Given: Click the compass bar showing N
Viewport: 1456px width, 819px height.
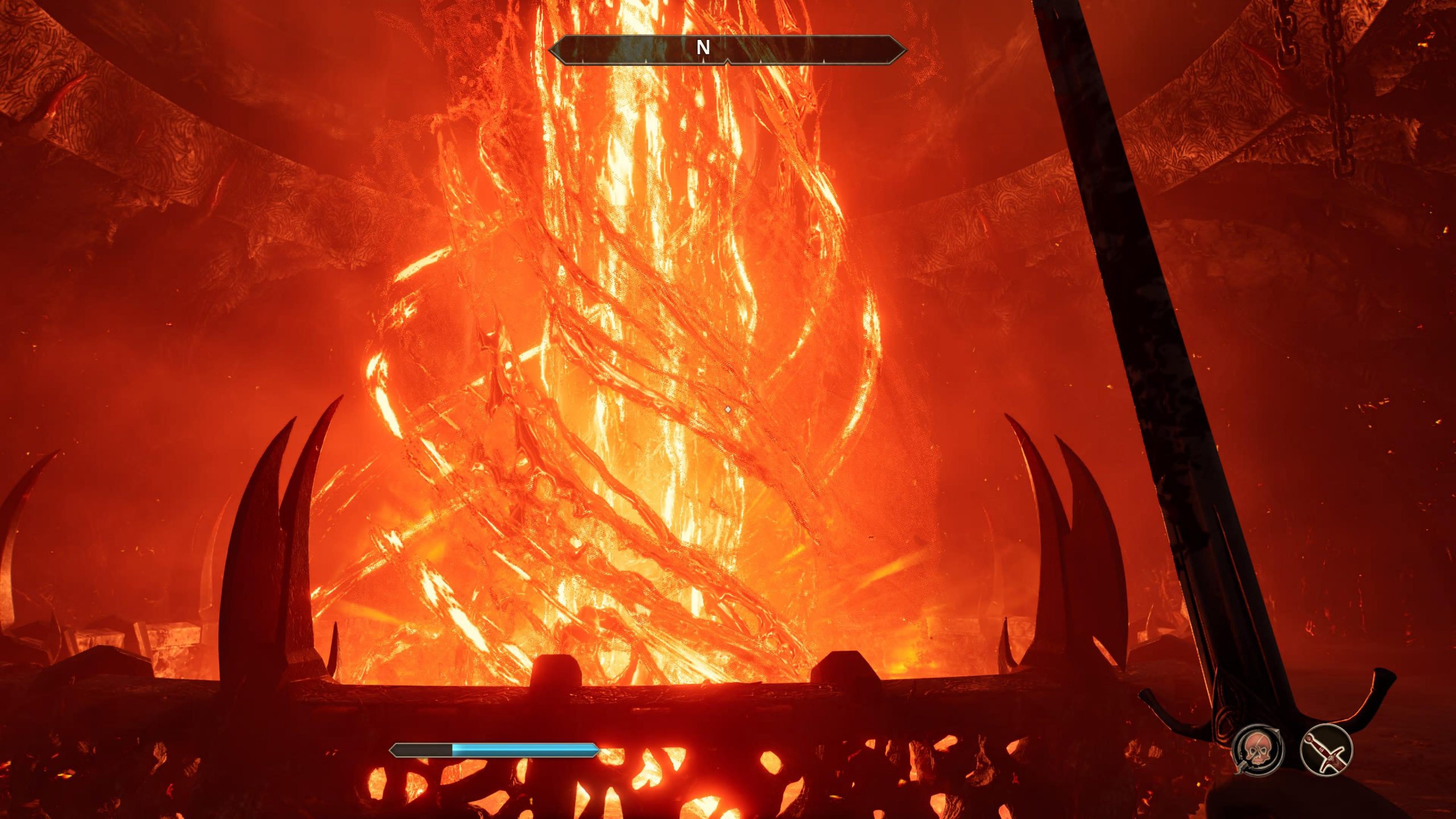Looking at the screenshot, I should [727, 49].
